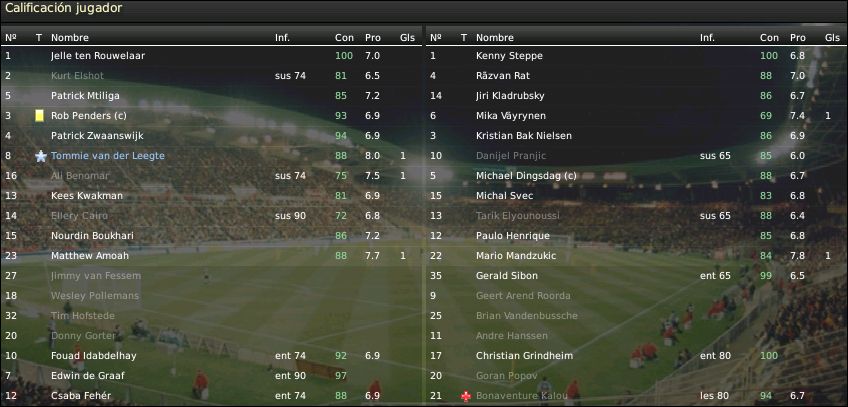Open Kristian Bak Nielsen's entry
This screenshot has width=848, height=407.
click(524, 136)
